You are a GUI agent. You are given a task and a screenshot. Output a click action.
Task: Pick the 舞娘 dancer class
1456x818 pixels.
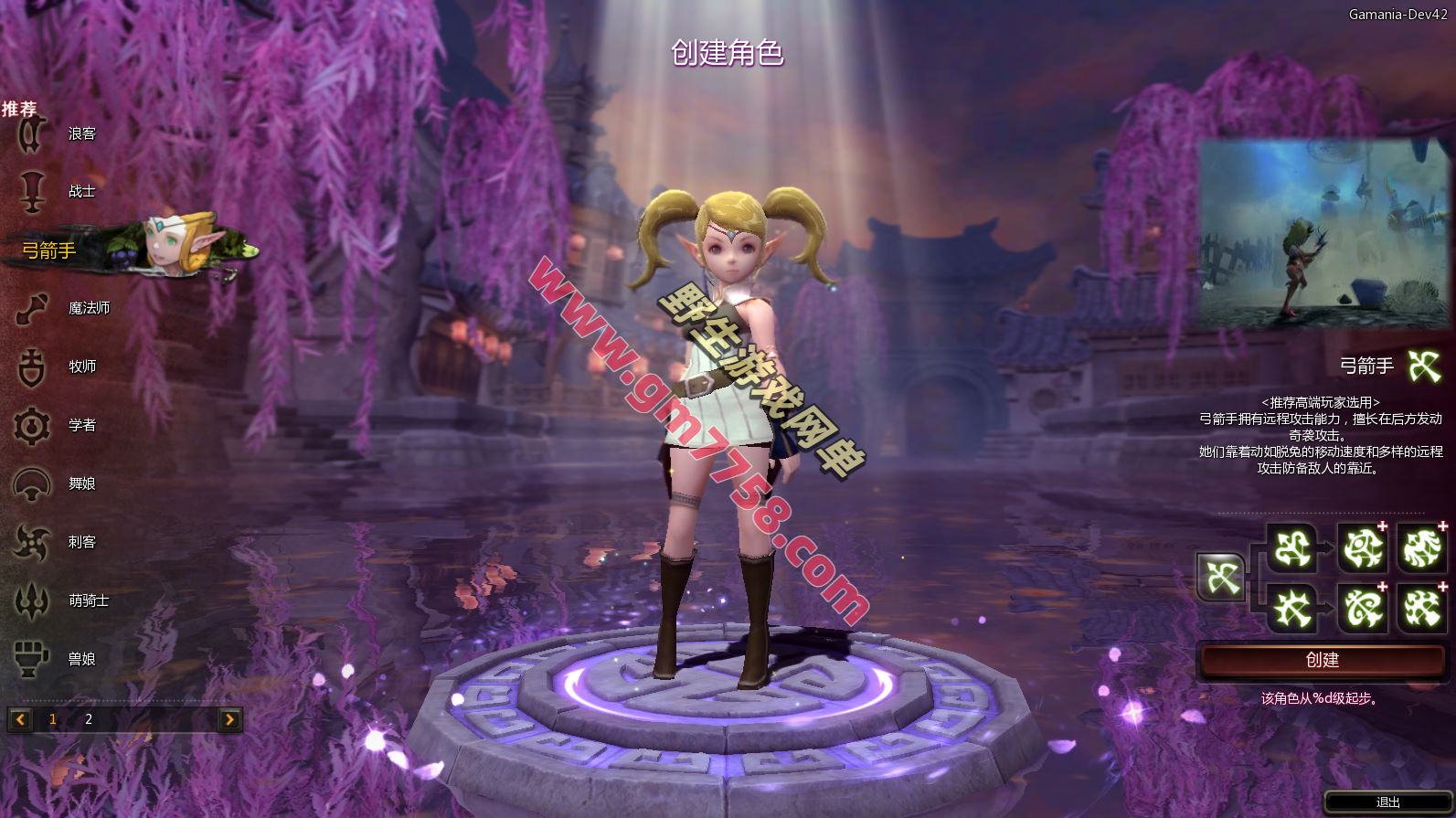tap(81, 483)
